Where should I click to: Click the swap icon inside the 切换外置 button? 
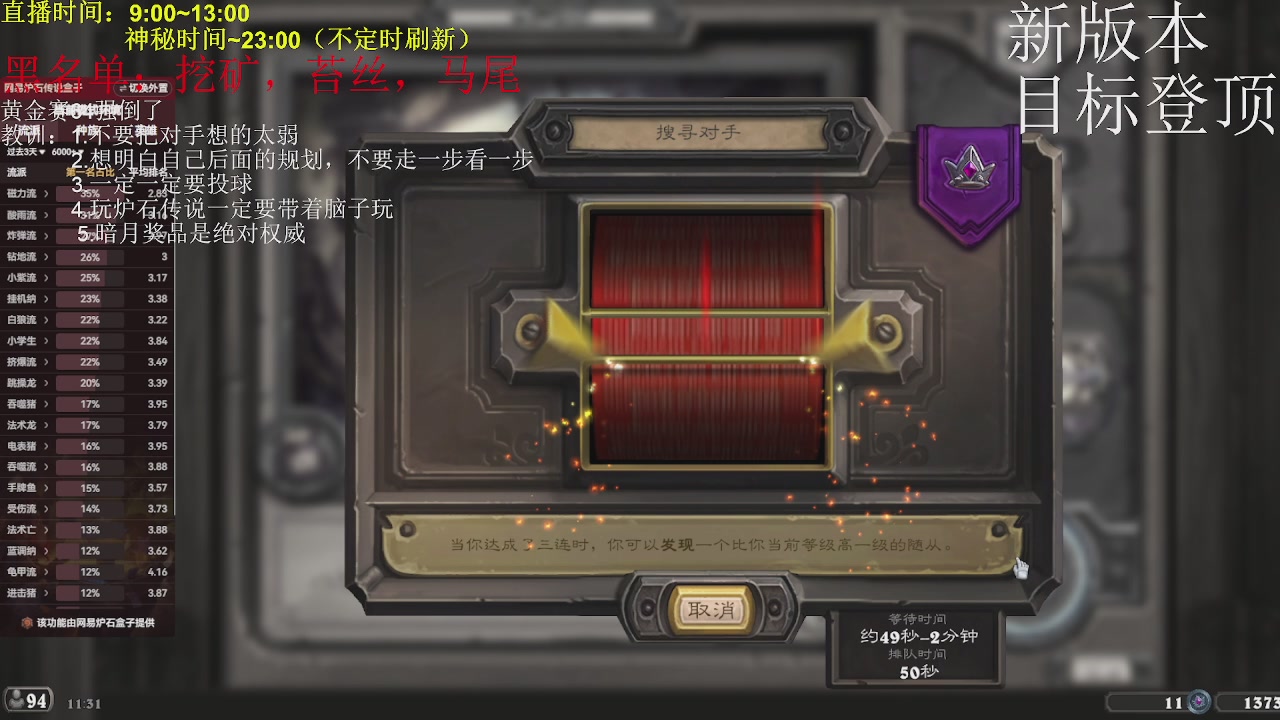point(122,90)
